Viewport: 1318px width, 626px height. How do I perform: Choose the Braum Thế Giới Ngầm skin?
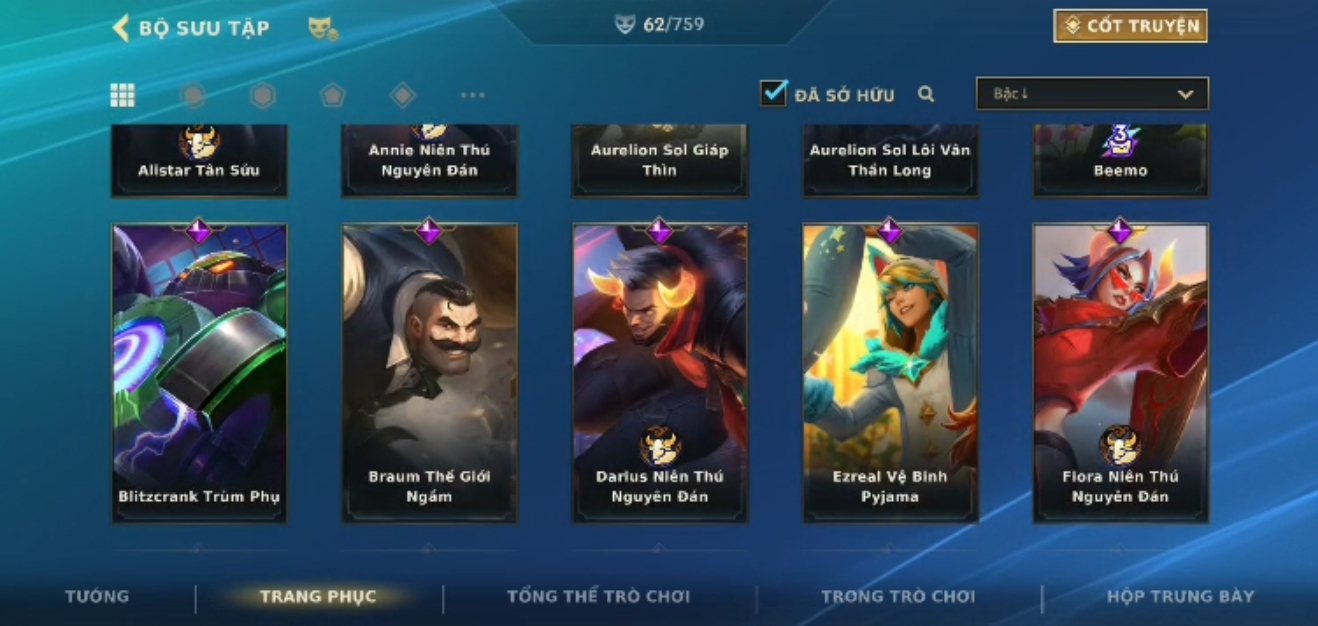pyautogui.click(x=429, y=372)
